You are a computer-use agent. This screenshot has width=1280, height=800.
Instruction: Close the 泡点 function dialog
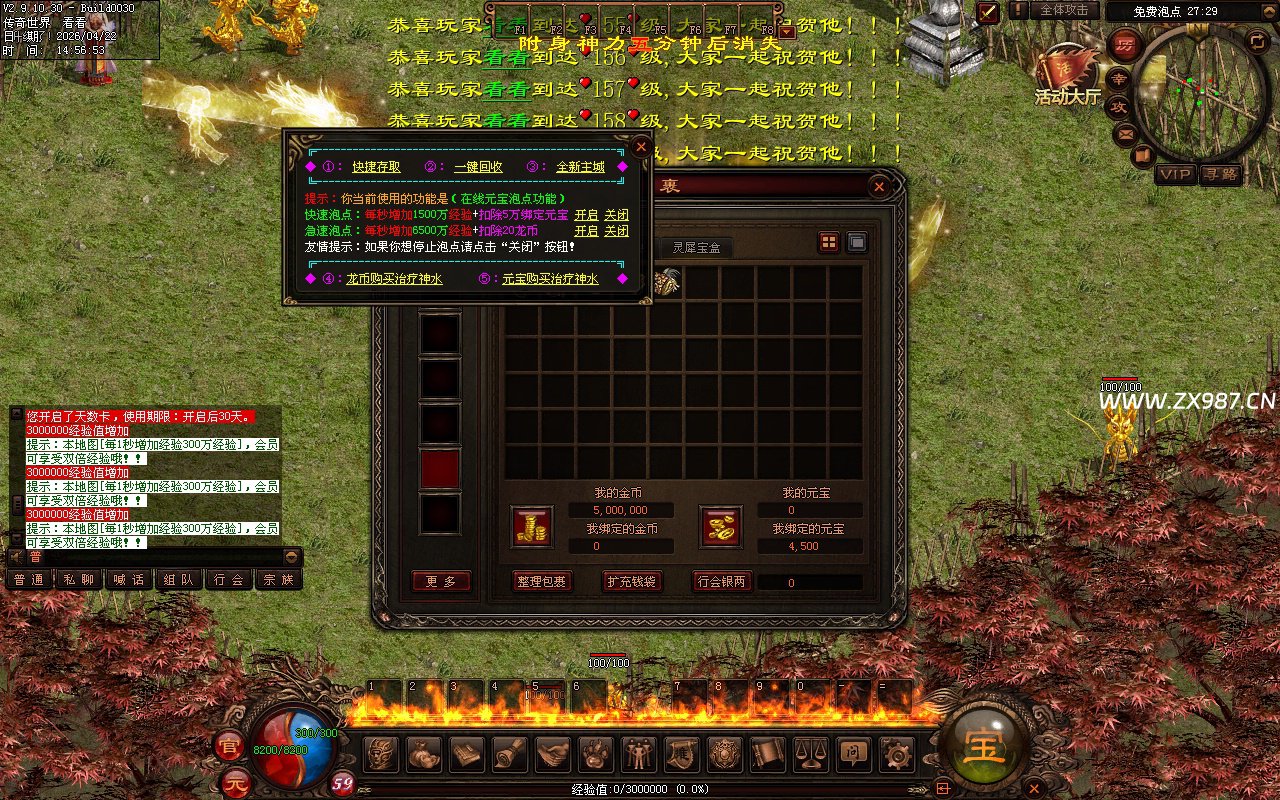tap(641, 147)
